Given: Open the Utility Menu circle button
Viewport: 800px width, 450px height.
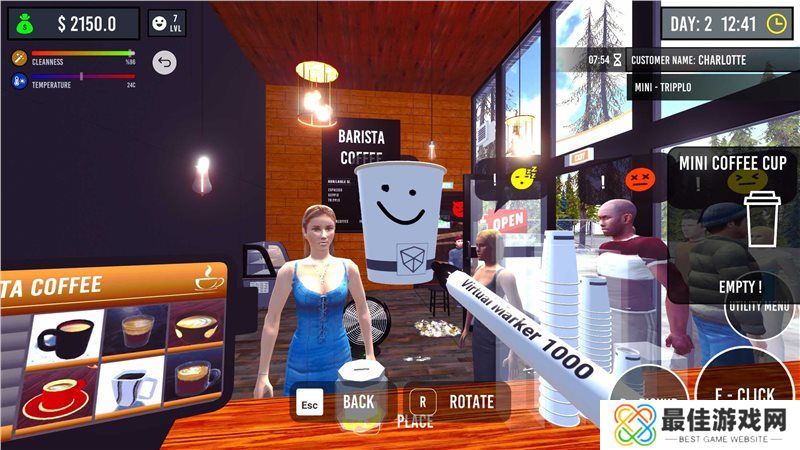Looking at the screenshot, I should pyautogui.click(x=760, y=303).
